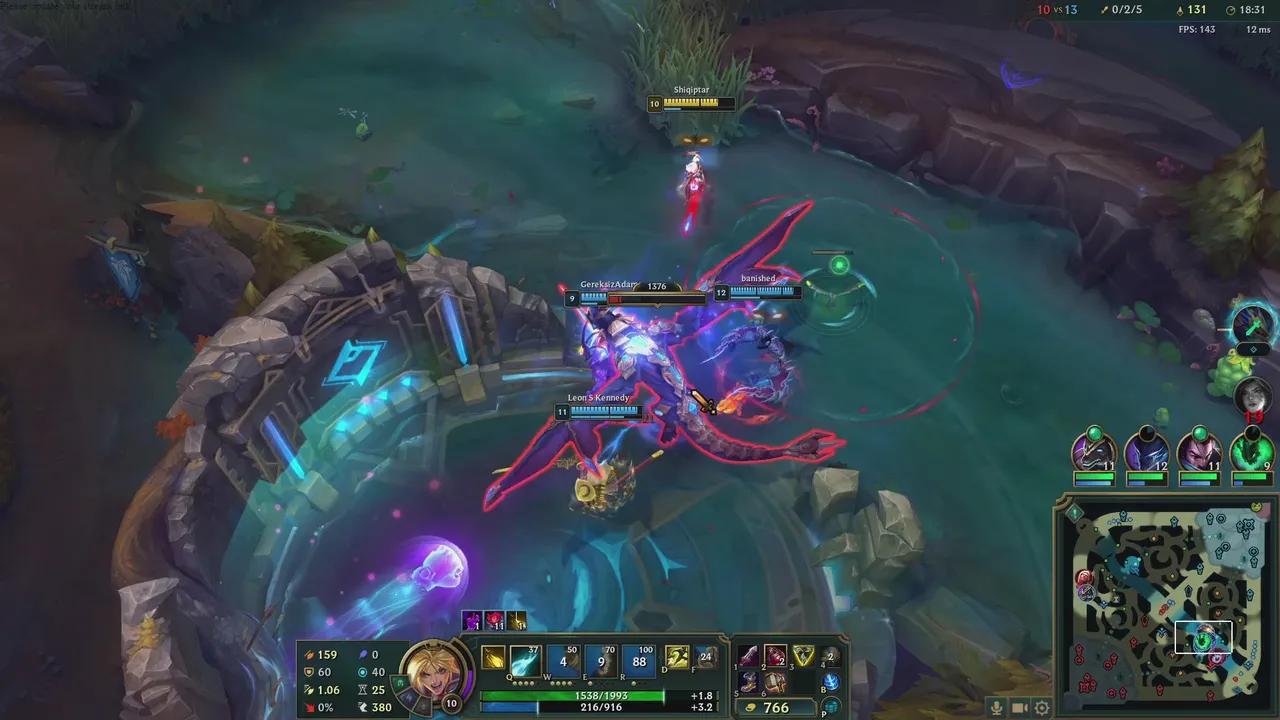Click the boots item in slot 5
The width and height of the screenshot is (1280, 720).
[749, 683]
